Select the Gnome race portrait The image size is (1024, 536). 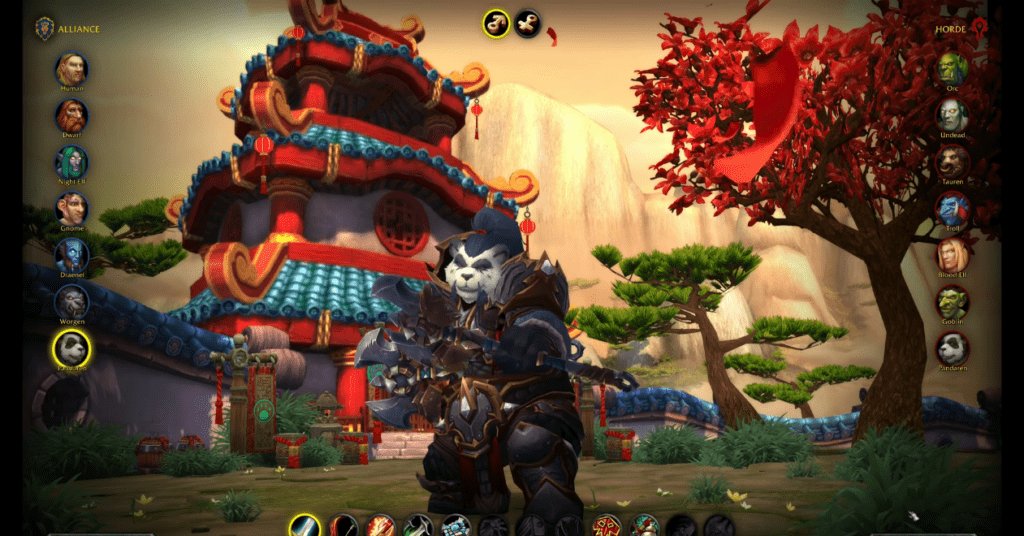click(x=71, y=209)
